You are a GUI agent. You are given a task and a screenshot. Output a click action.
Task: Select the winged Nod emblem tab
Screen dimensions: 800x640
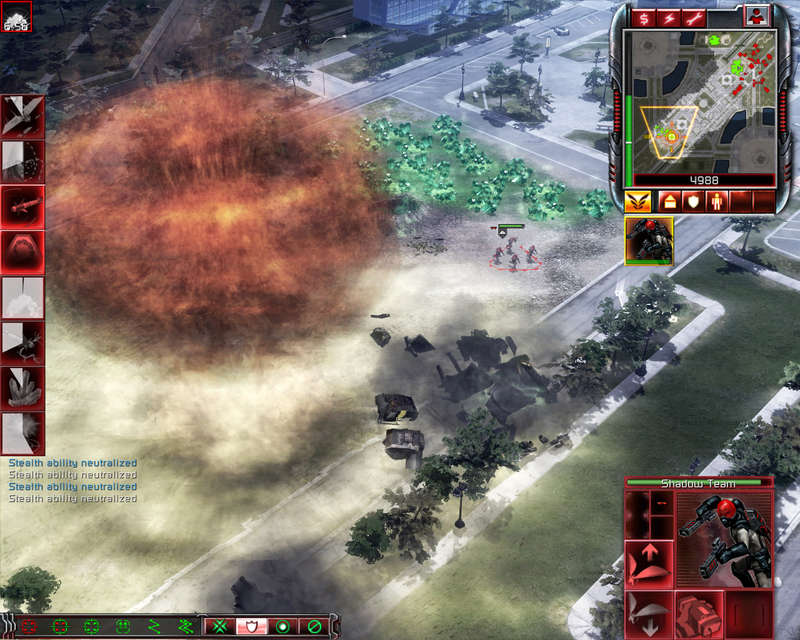click(637, 201)
